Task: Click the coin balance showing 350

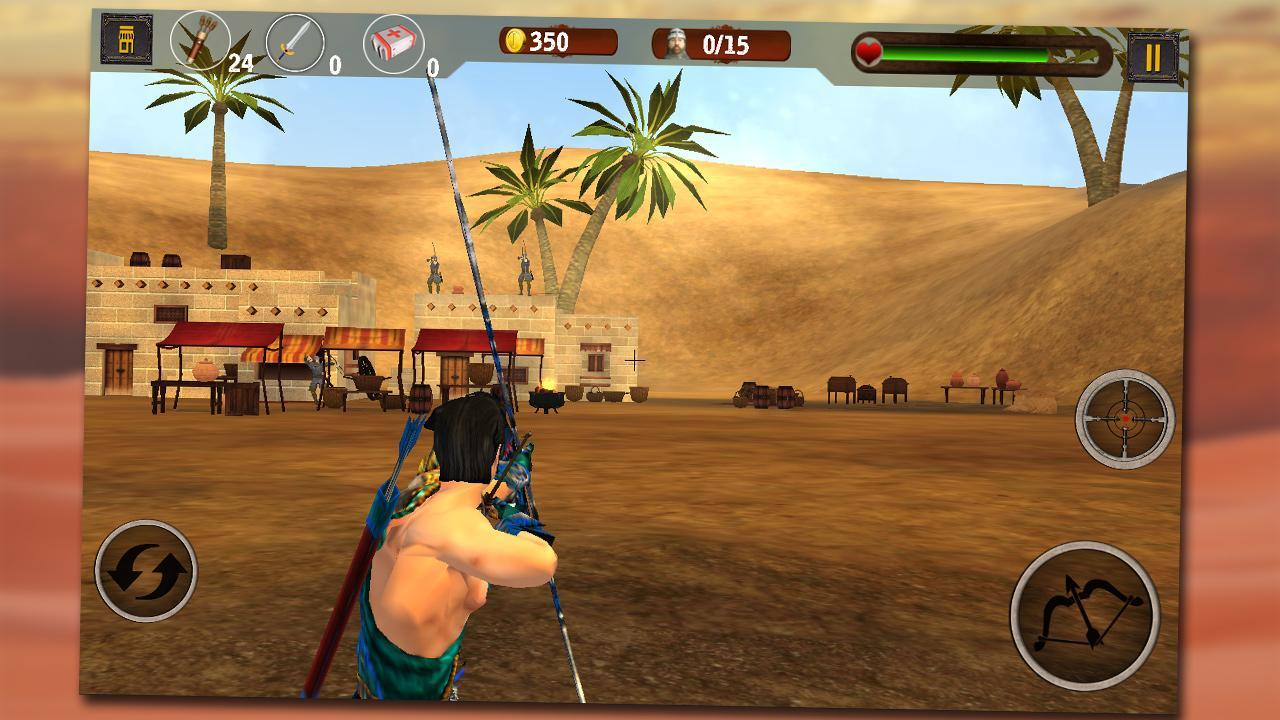Action: click(x=551, y=41)
